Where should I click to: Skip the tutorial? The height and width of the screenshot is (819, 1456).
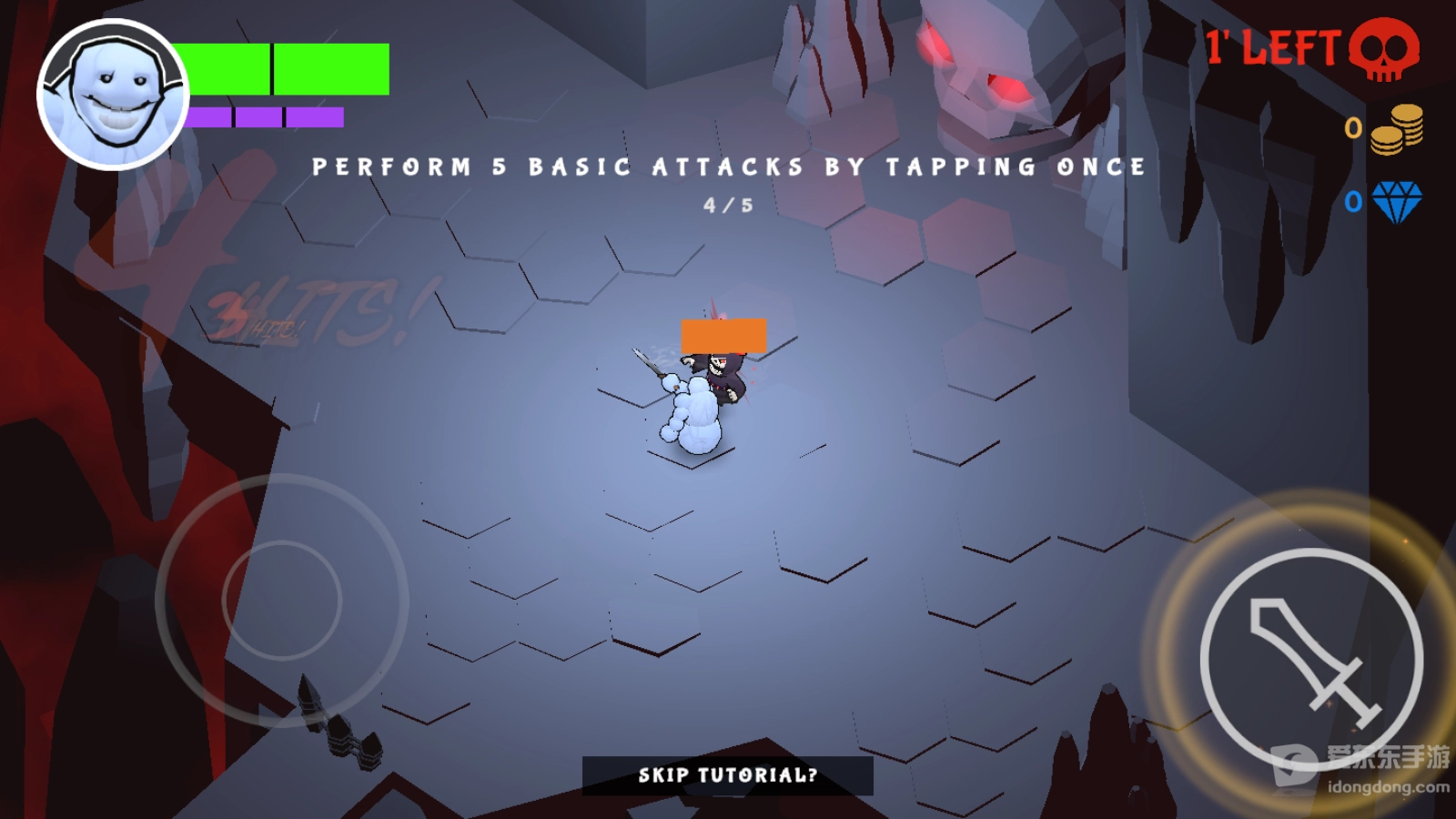(x=727, y=775)
